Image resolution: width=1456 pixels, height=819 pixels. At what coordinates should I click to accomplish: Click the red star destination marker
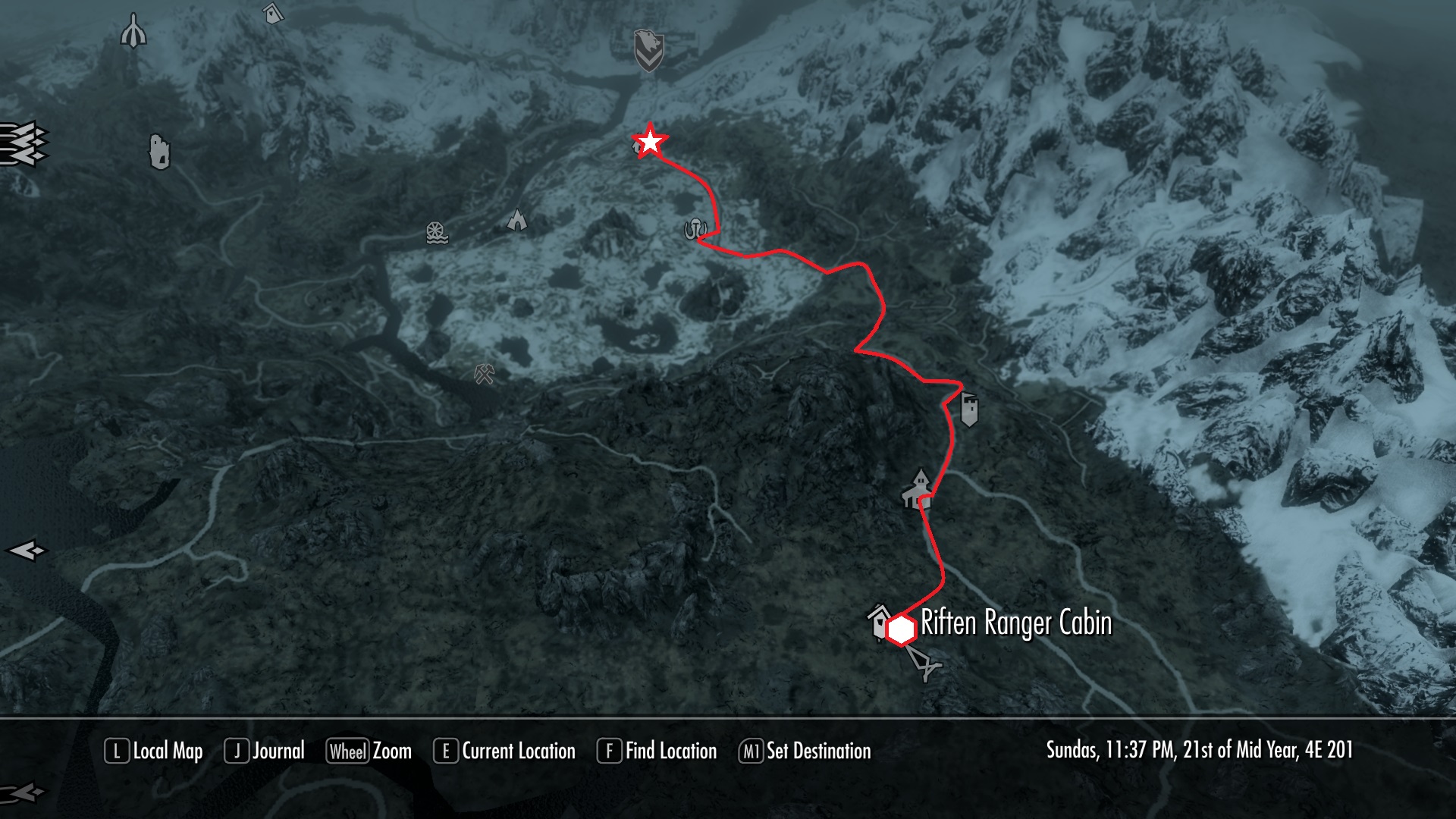pos(650,142)
